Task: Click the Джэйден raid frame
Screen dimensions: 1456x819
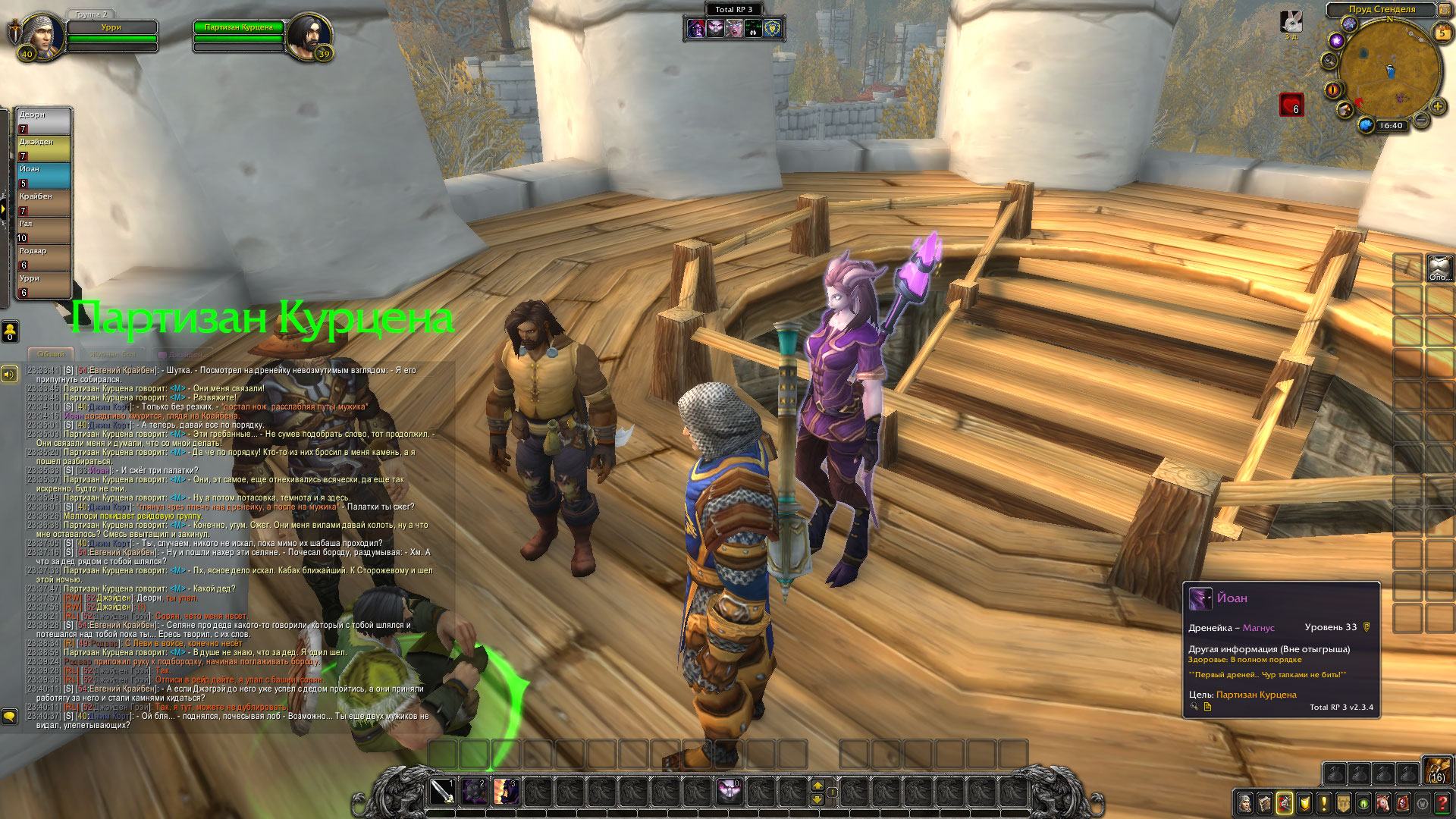Action: [44, 148]
